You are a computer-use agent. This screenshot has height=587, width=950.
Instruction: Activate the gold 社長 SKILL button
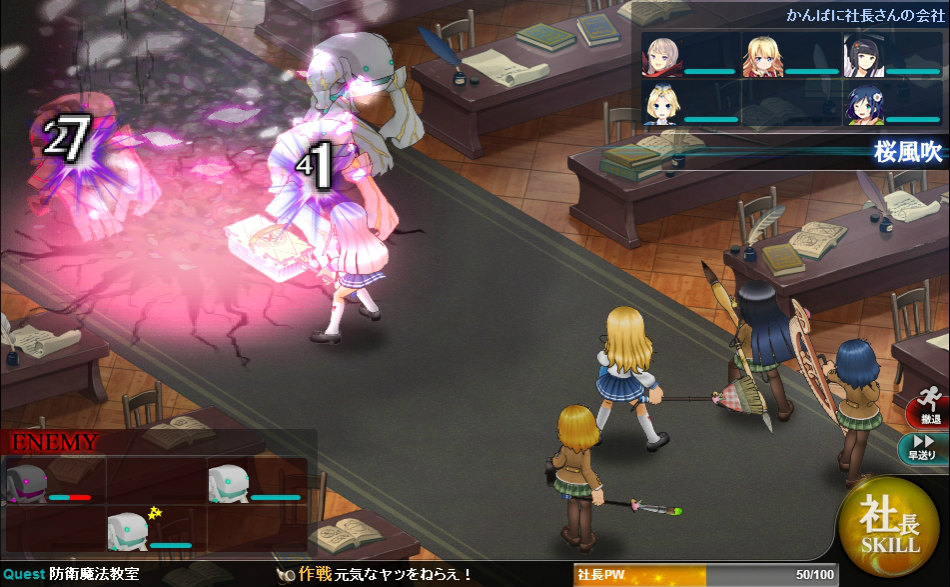click(x=891, y=527)
